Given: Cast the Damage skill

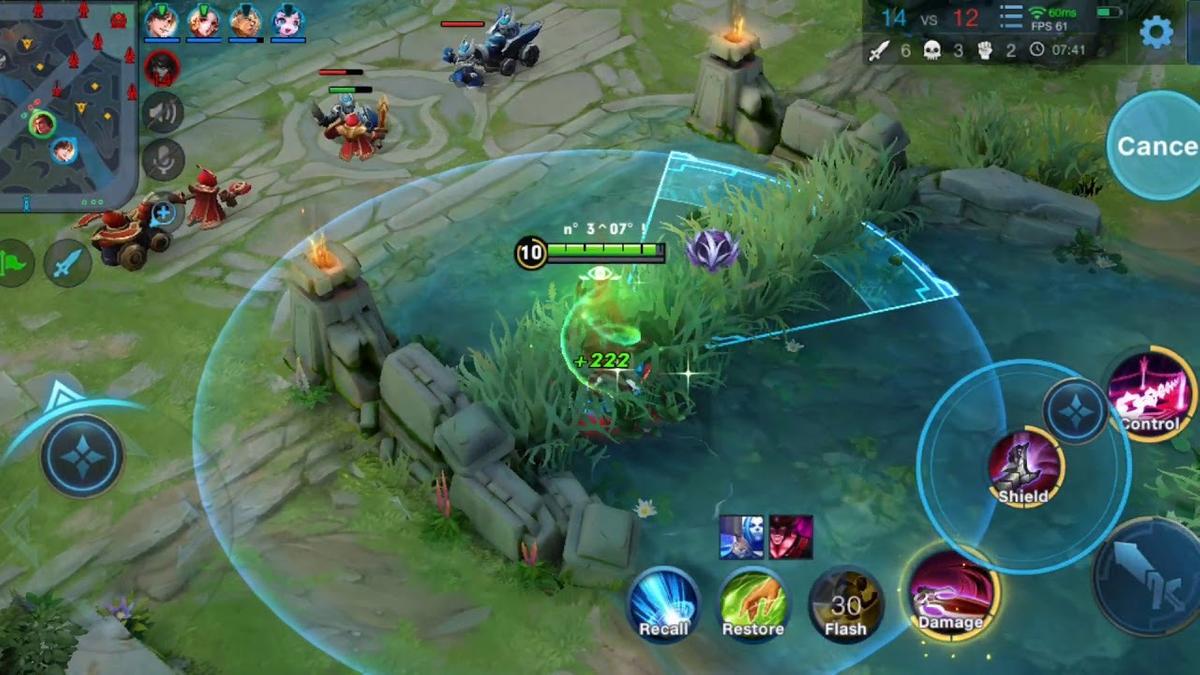Looking at the screenshot, I should pyautogui.click(x=949, y=596).
